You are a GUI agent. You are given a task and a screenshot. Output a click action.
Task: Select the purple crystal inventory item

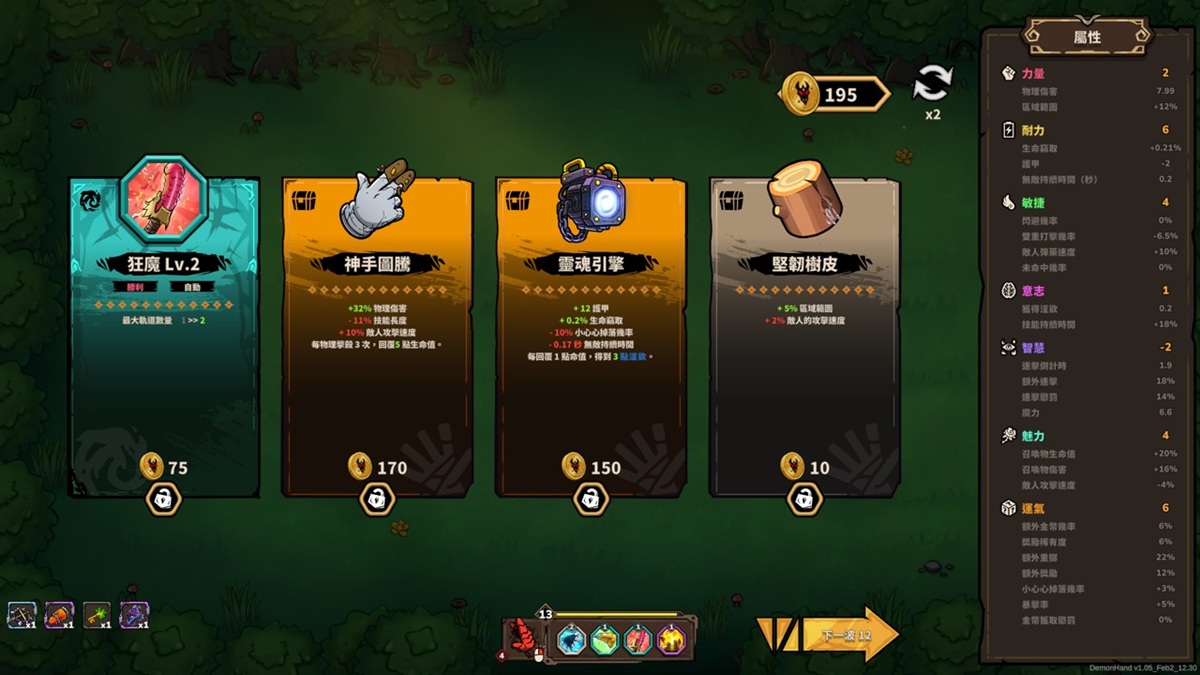click(x=134, y=615)
